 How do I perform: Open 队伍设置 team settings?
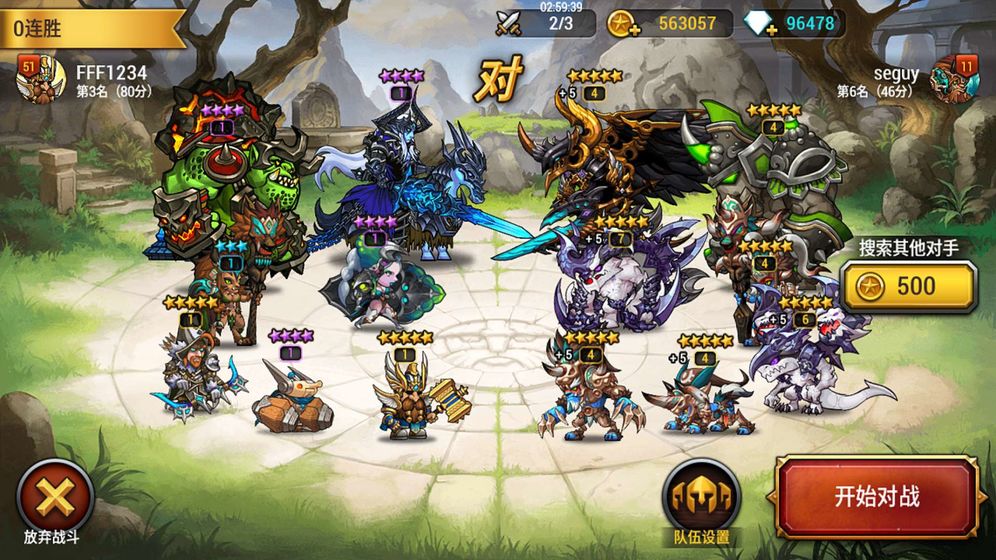[x=701, y=495]
